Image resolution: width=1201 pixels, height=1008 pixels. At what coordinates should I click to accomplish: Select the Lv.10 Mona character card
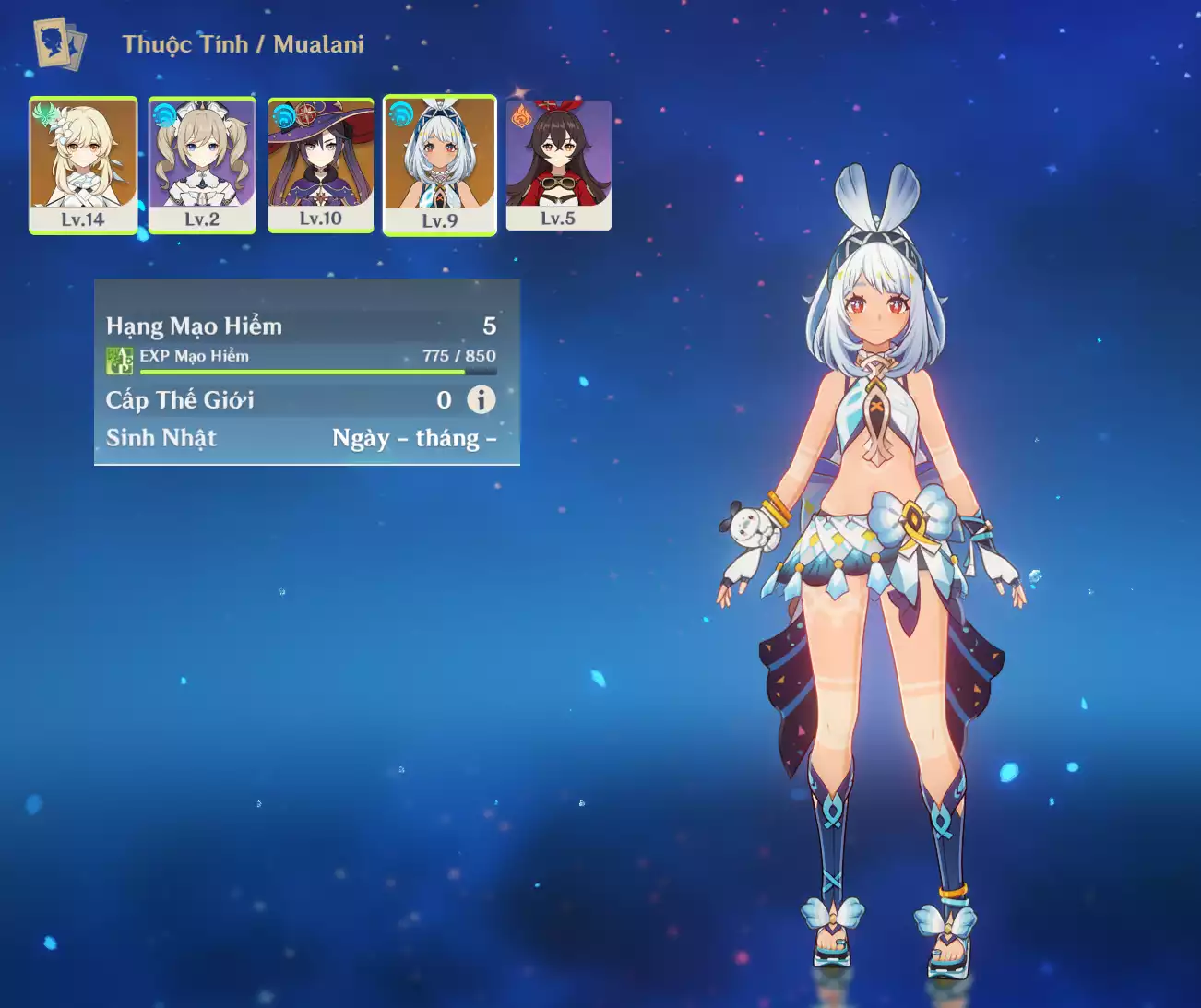click(x=320, y=164)
